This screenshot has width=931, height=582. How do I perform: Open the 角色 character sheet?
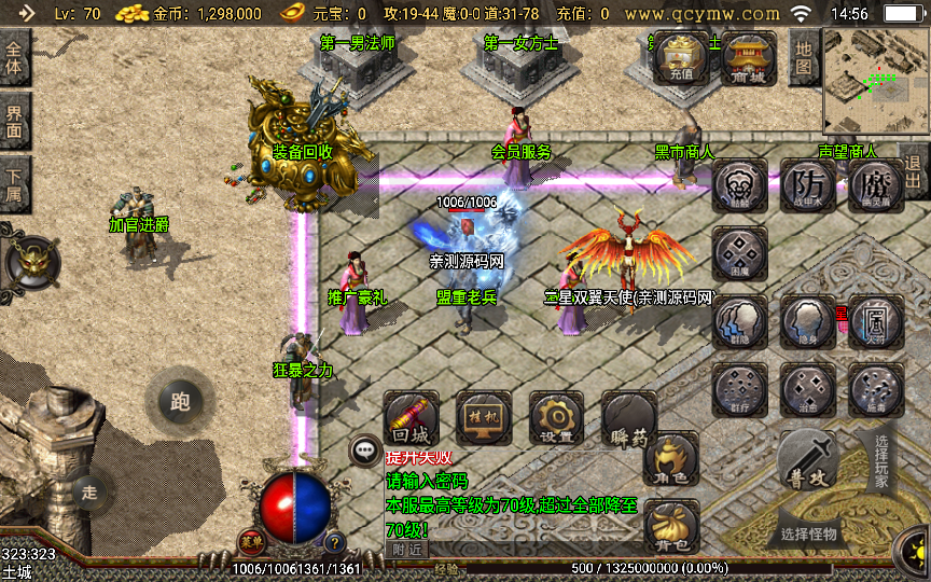click(670, 460)
